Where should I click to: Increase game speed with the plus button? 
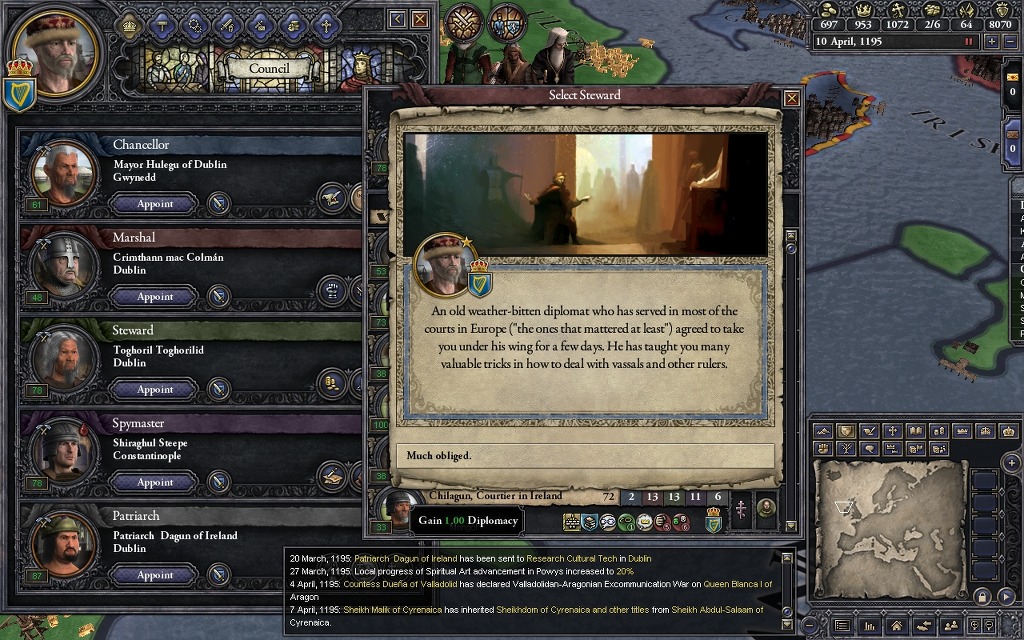tap(992, 42)
